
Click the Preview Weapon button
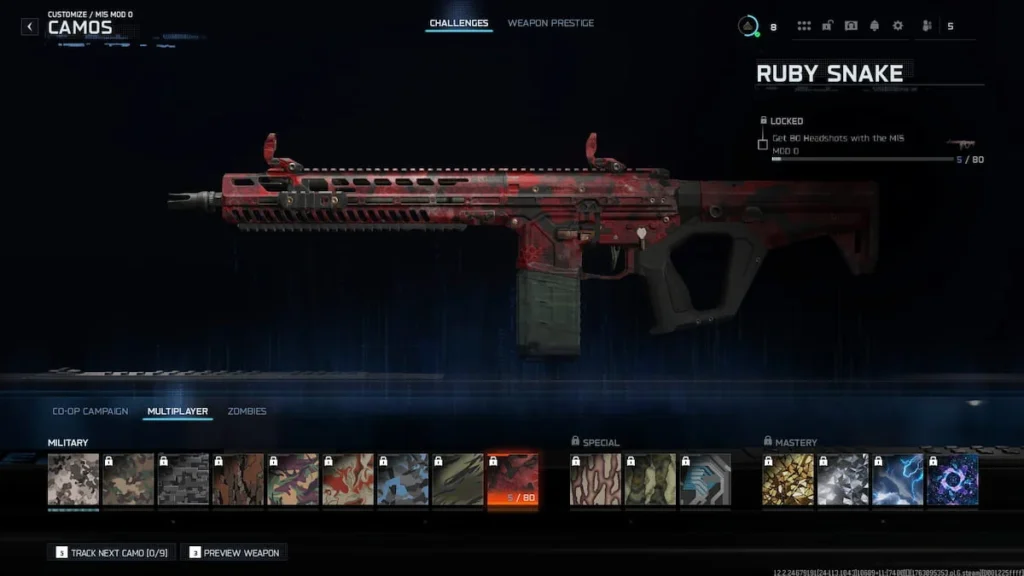pyautogui.click(x=234, y=552)
